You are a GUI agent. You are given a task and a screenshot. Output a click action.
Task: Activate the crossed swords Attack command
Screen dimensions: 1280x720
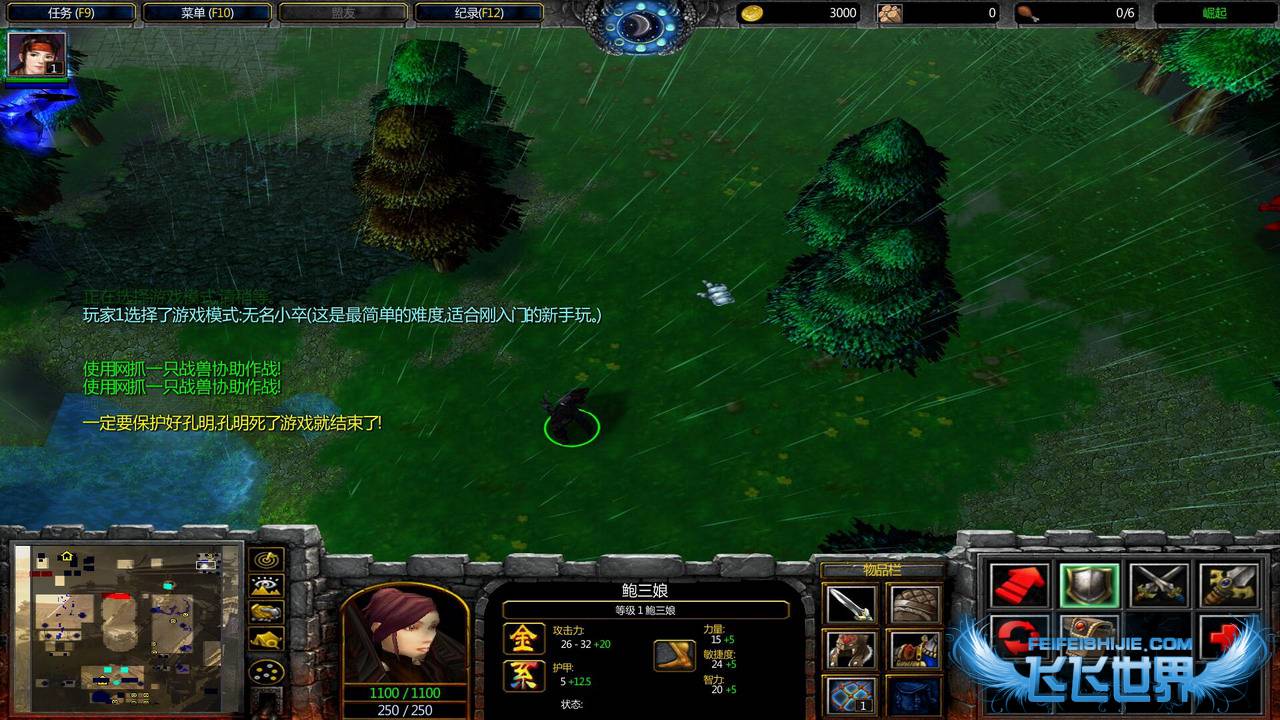tap(1159, 586)
